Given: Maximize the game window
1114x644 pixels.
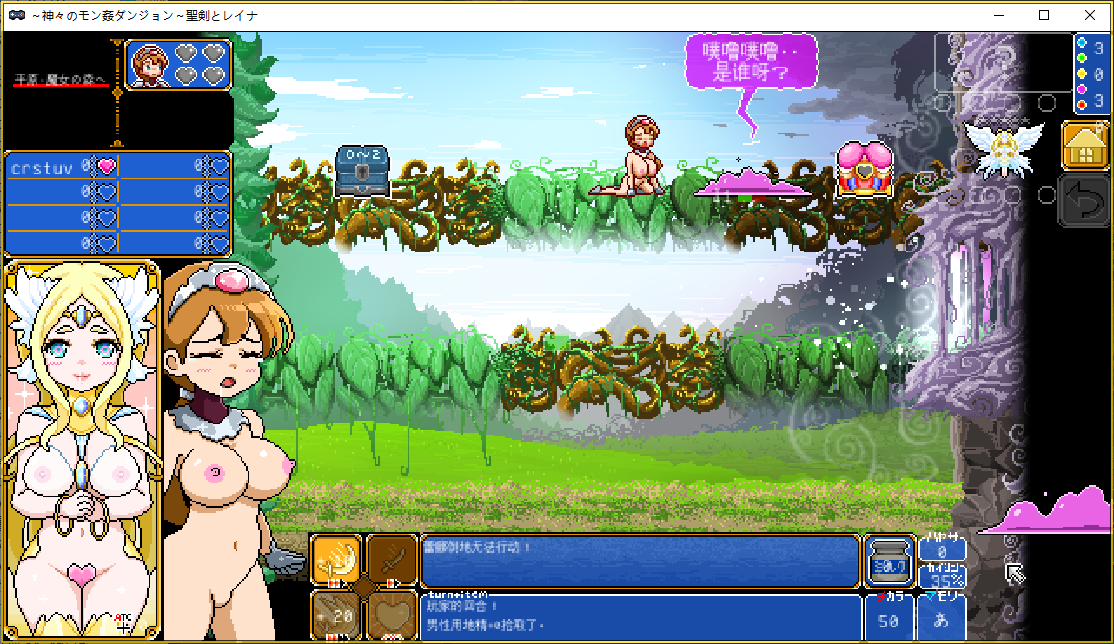Looking at the screenshot, I should tap(1044, 15).
